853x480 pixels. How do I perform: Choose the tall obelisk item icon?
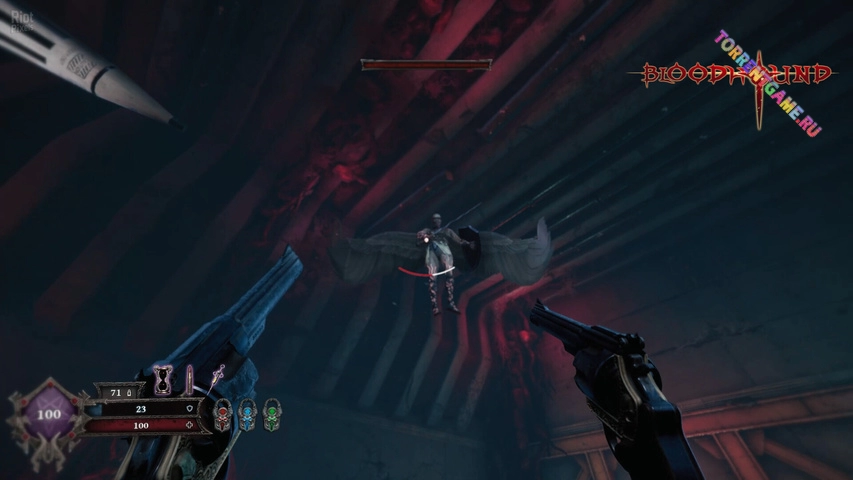[188, 379]
